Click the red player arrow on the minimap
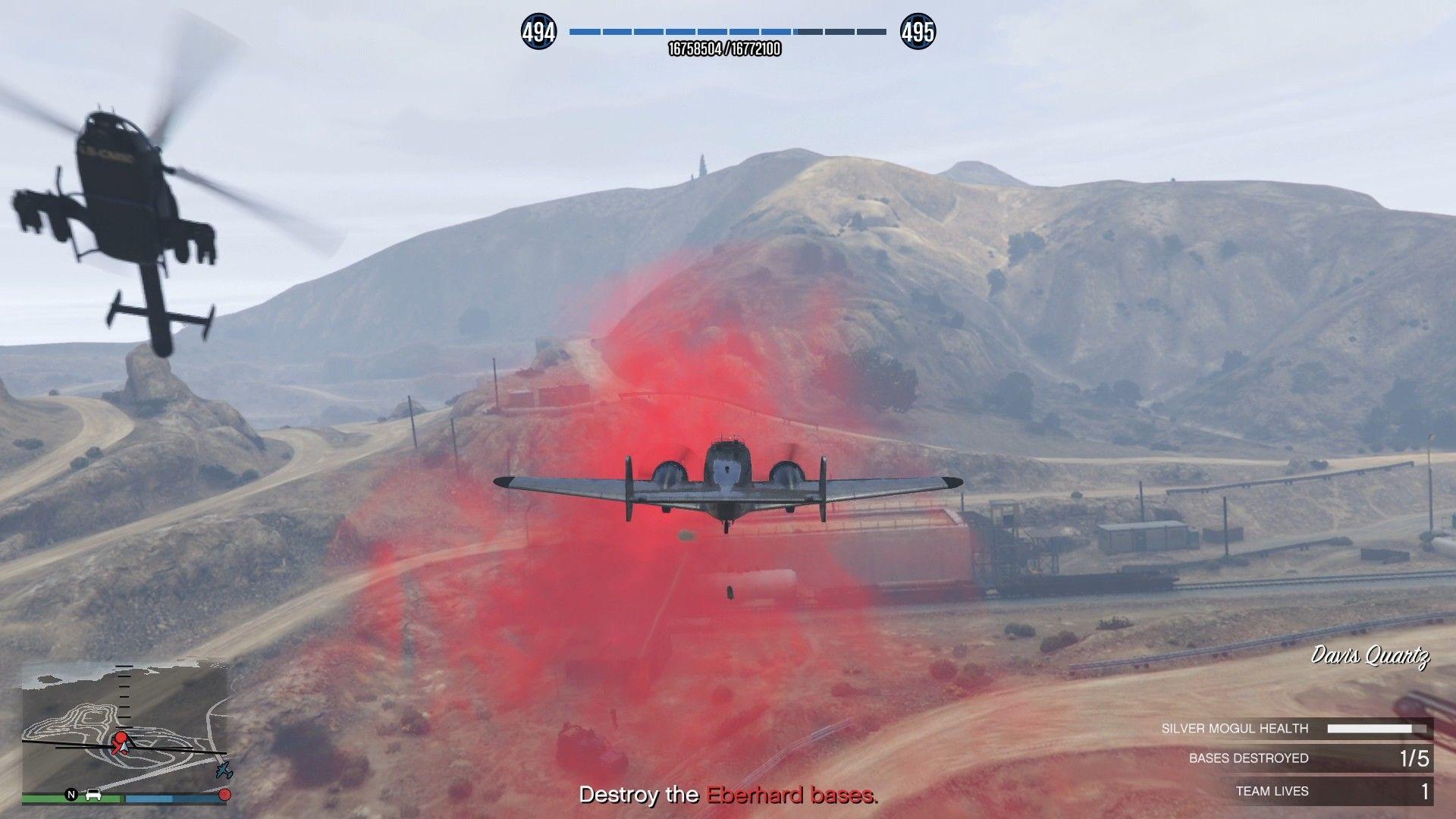Screen dimensions: 1456x819 [124, 748]
